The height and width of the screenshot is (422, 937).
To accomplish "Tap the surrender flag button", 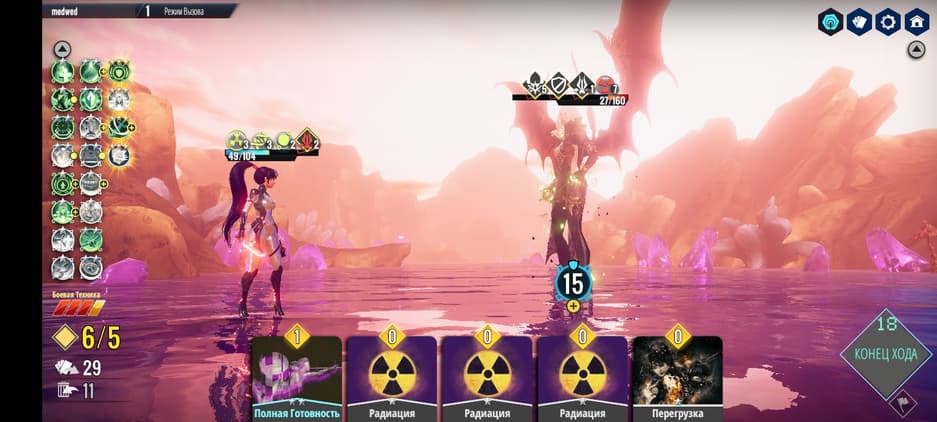I will [905, 402].
